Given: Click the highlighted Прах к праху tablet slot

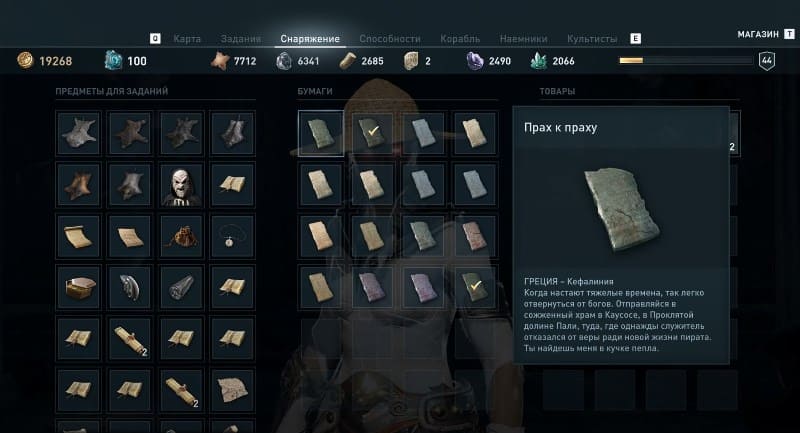Looking at the screenshot, I should pyautogui.click(x=321, y=133).
